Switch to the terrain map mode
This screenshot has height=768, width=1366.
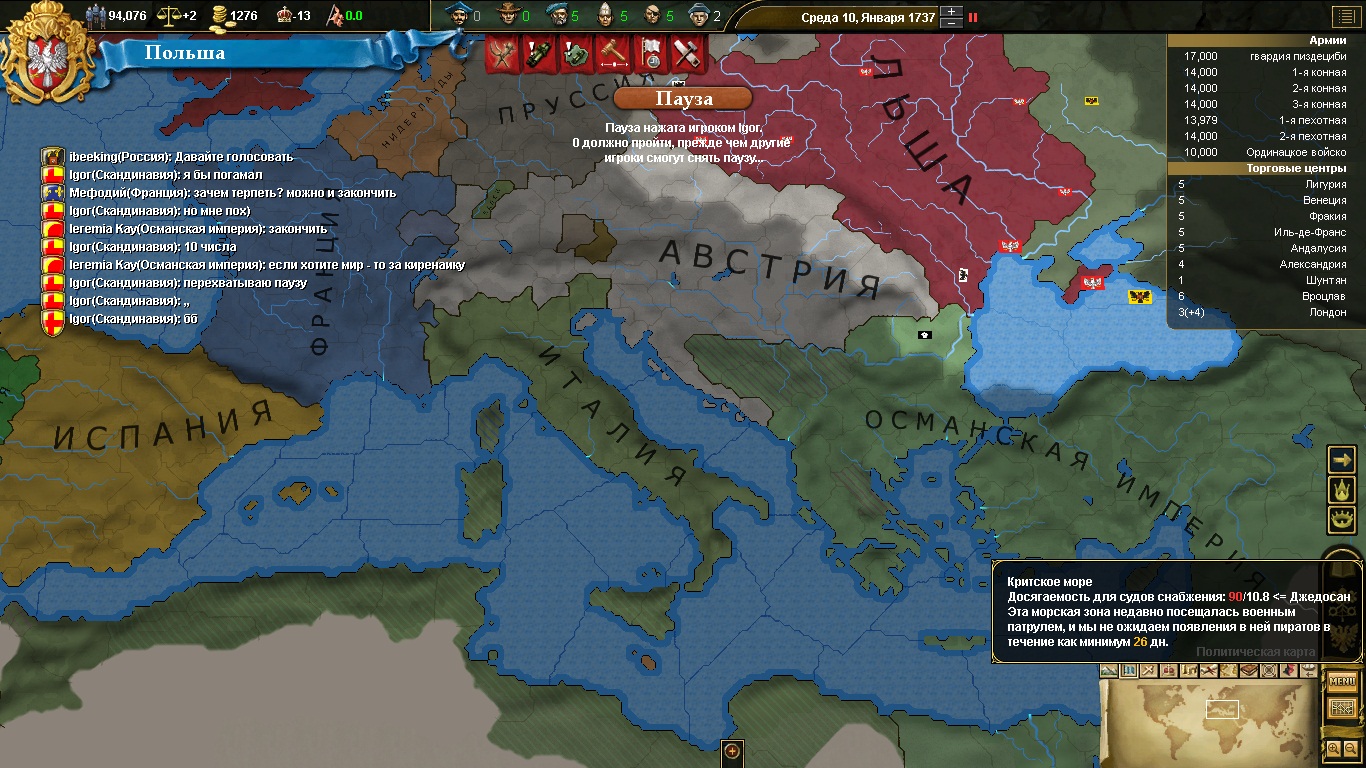[1108, 670]
